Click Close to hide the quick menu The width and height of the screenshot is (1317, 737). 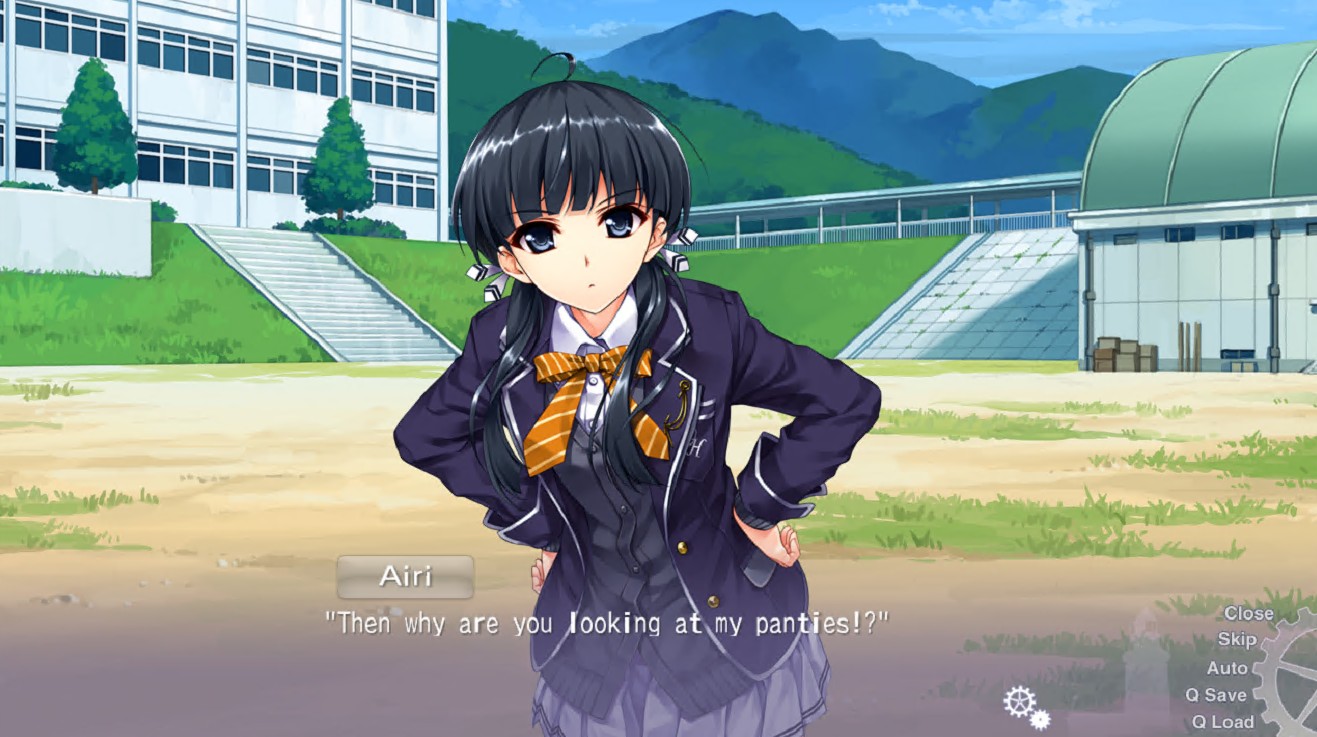coord(1247,613)
